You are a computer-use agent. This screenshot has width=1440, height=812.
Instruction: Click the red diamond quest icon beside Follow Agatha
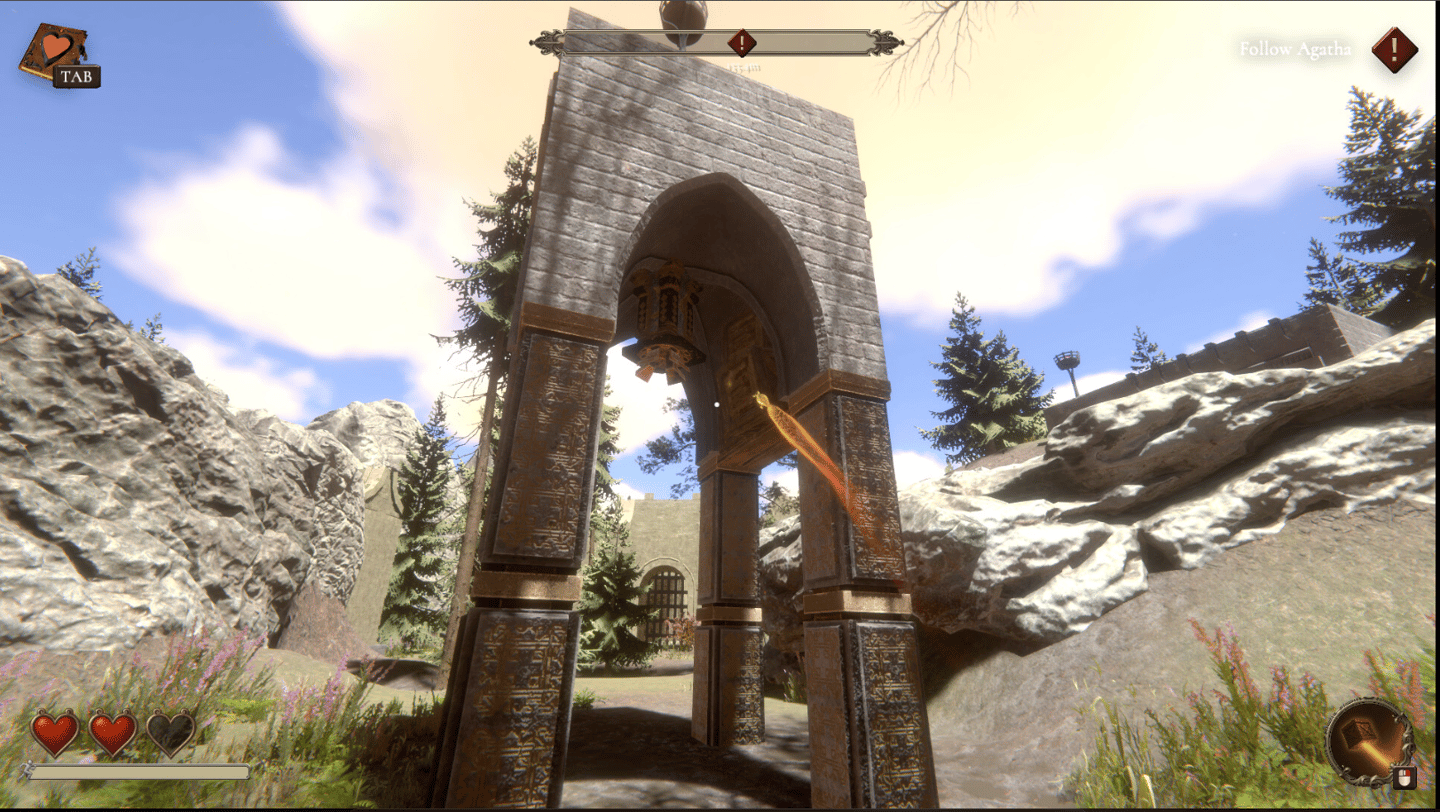(x=1394, y=49)
